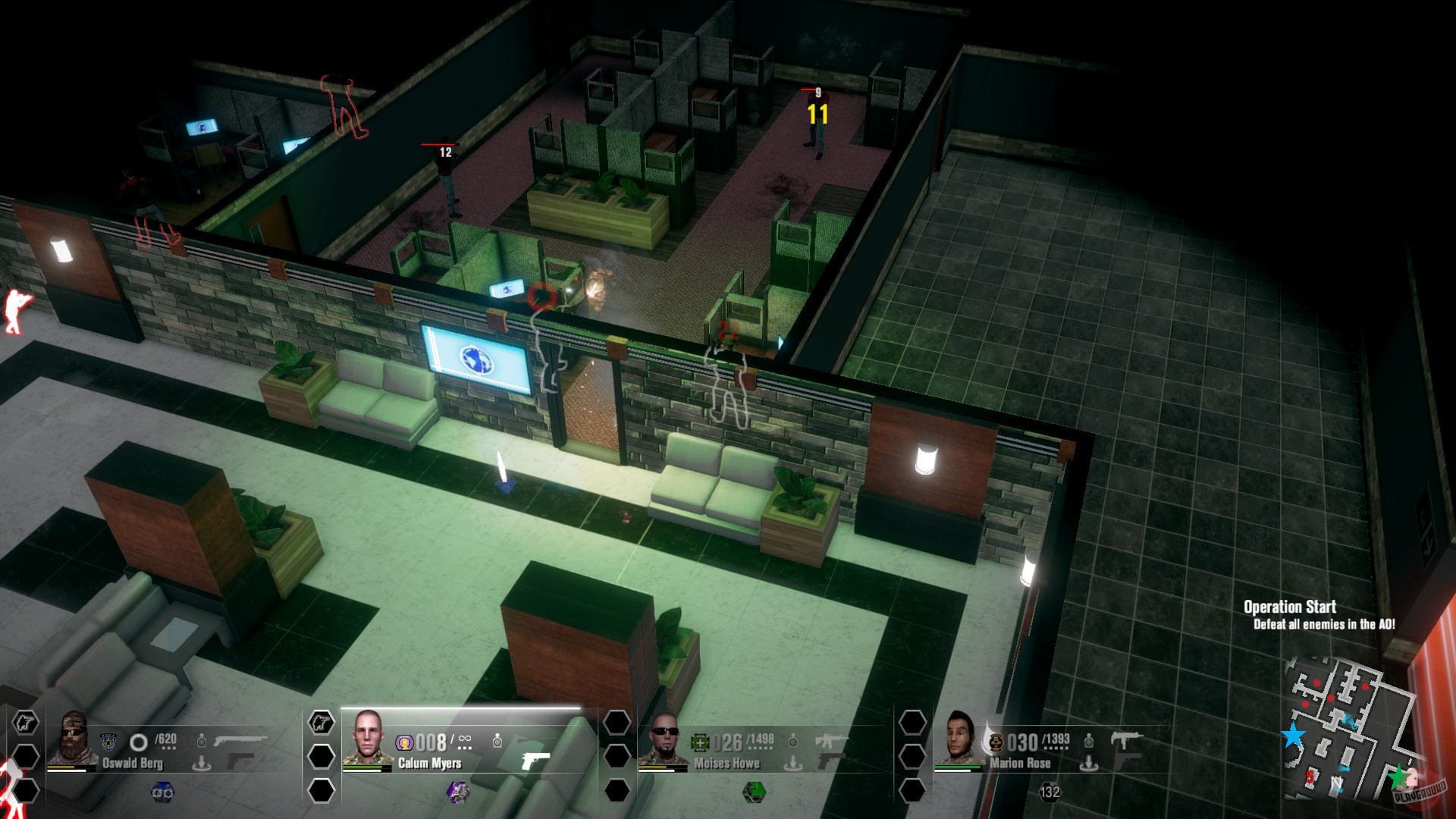
Task: Click Oswald Berg's police badge insignia
Action: point(108,741)
